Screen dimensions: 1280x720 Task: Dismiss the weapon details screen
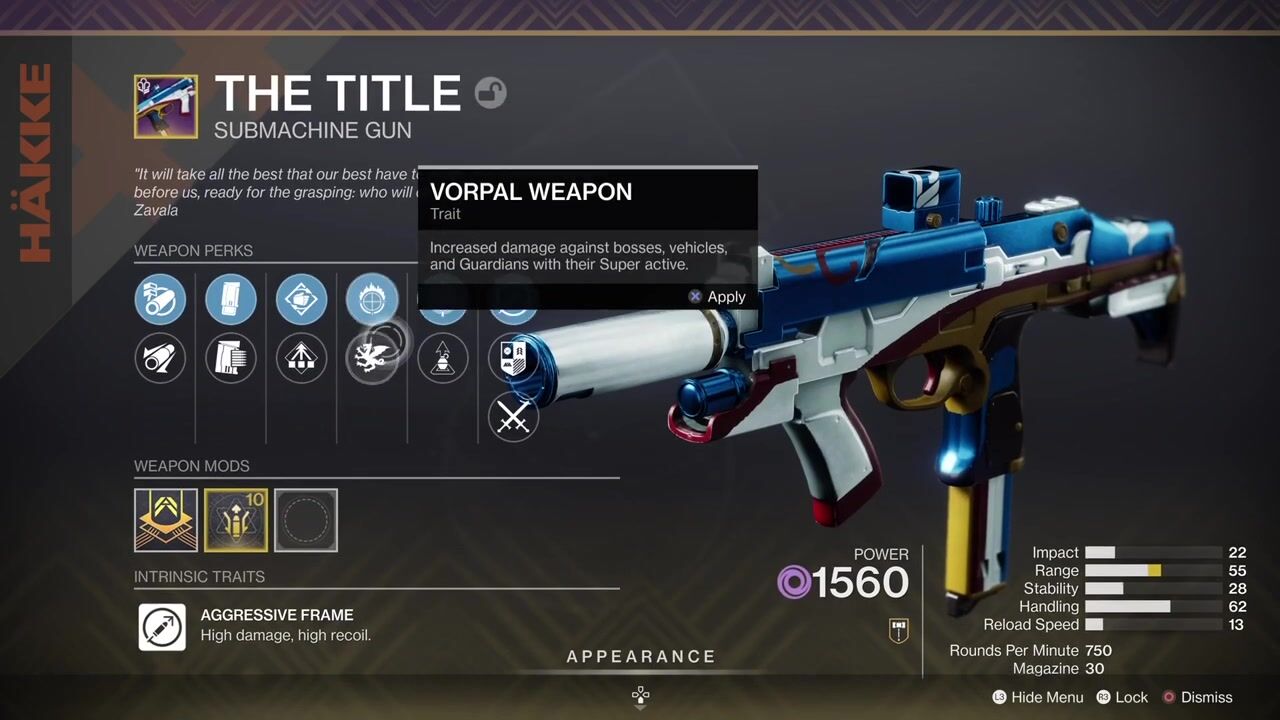[x=1196, y=697]
